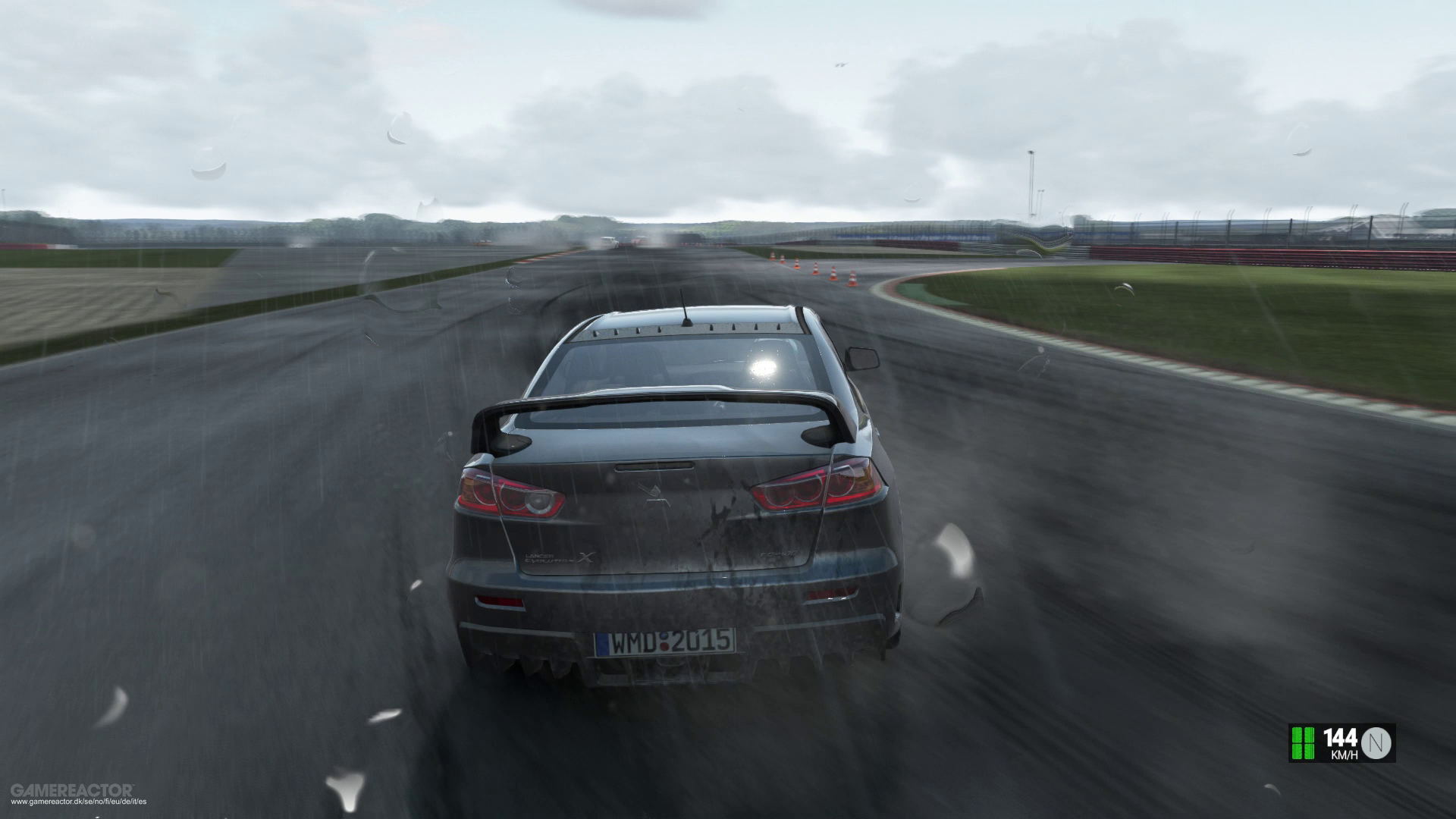The image size is (1456, 819).
Task: Click the circular gear indicator showing N
Action: (x=1376, y=743)
